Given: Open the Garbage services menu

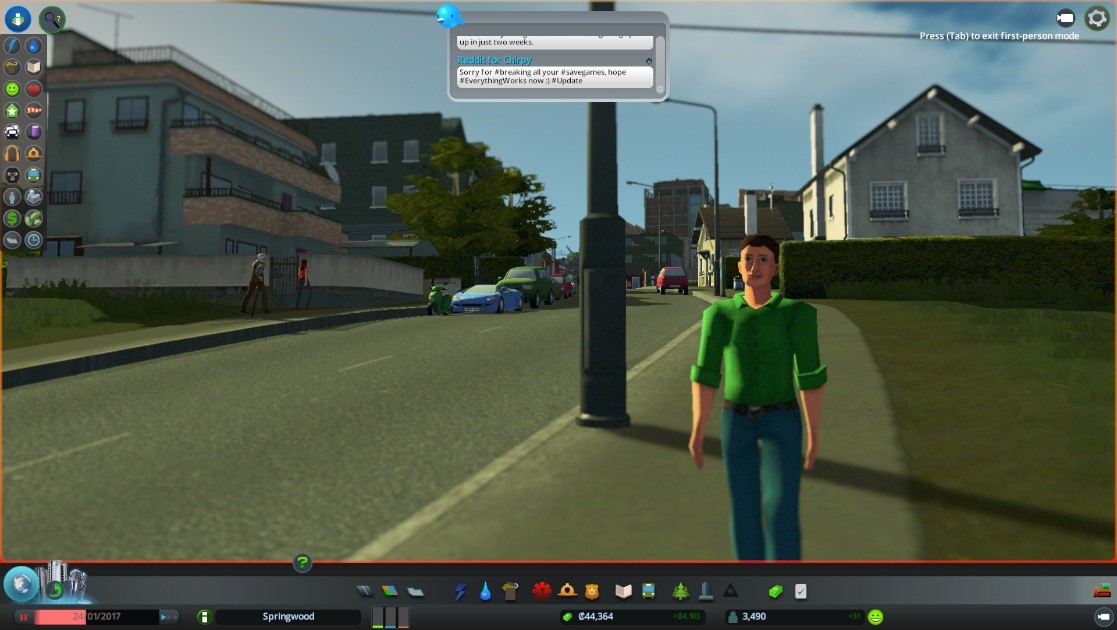Looking at the screenshot, I should point(509,591).
